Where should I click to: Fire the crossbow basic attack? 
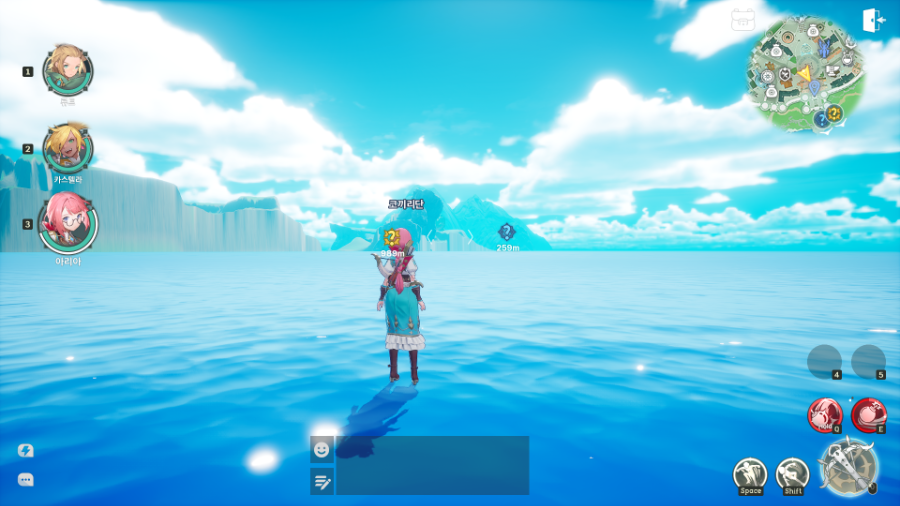(x=848, y=467)
